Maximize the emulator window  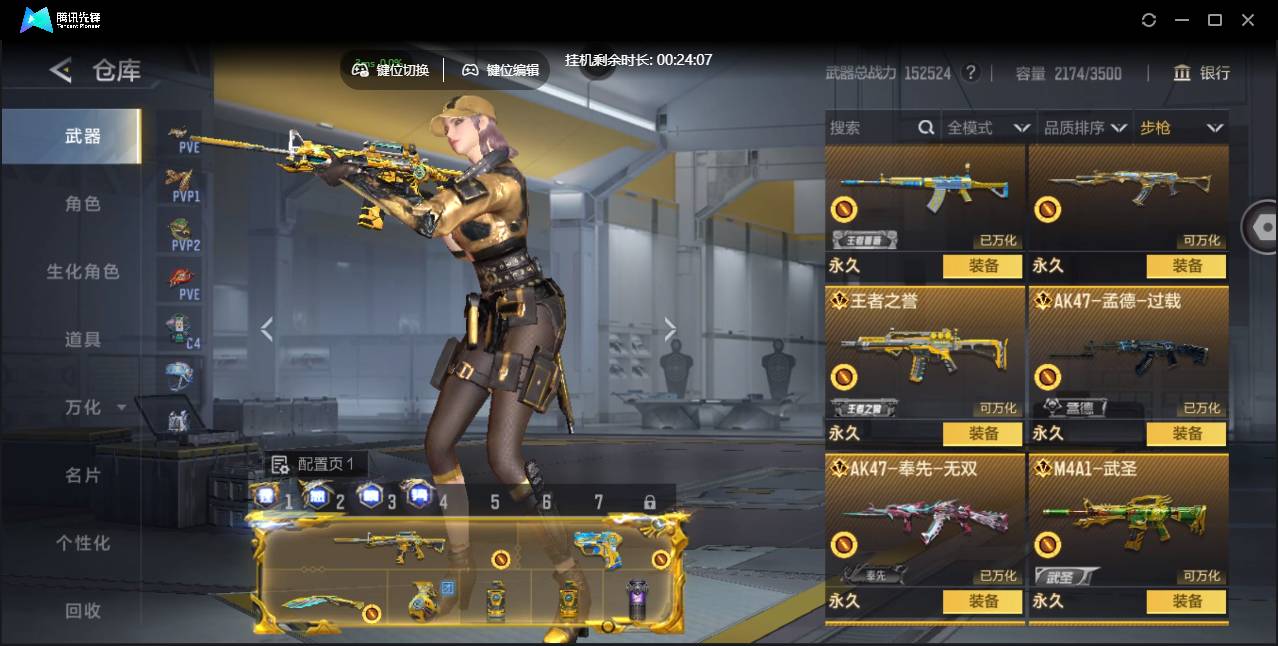[x=1215, y=20]
